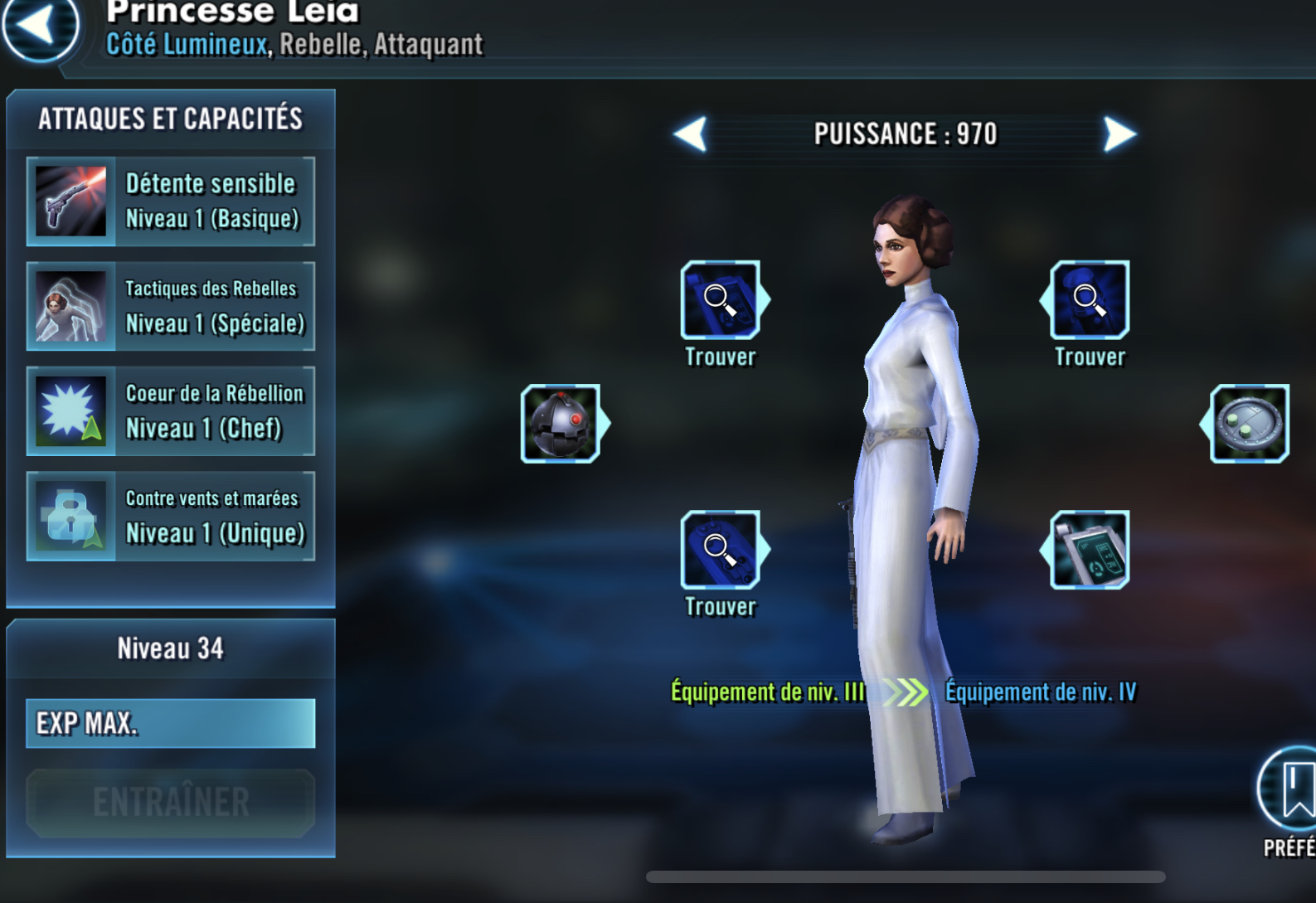Screen dimensions: 1316x903
Task: Open Contre vents et marées unique ability
Action: pyautogui.click(x=171, y=516)
